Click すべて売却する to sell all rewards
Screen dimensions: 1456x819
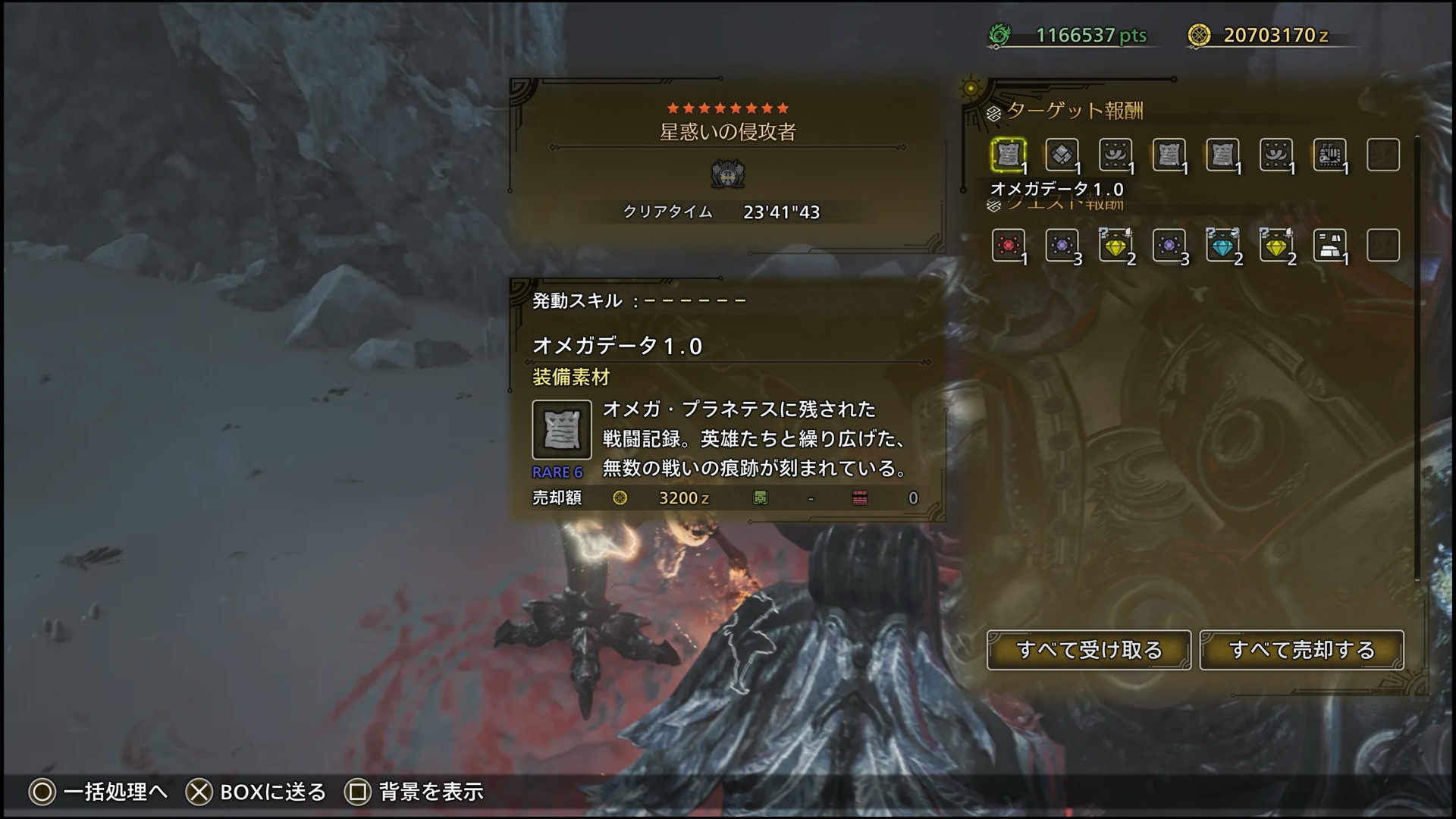tap(1301, 650)
